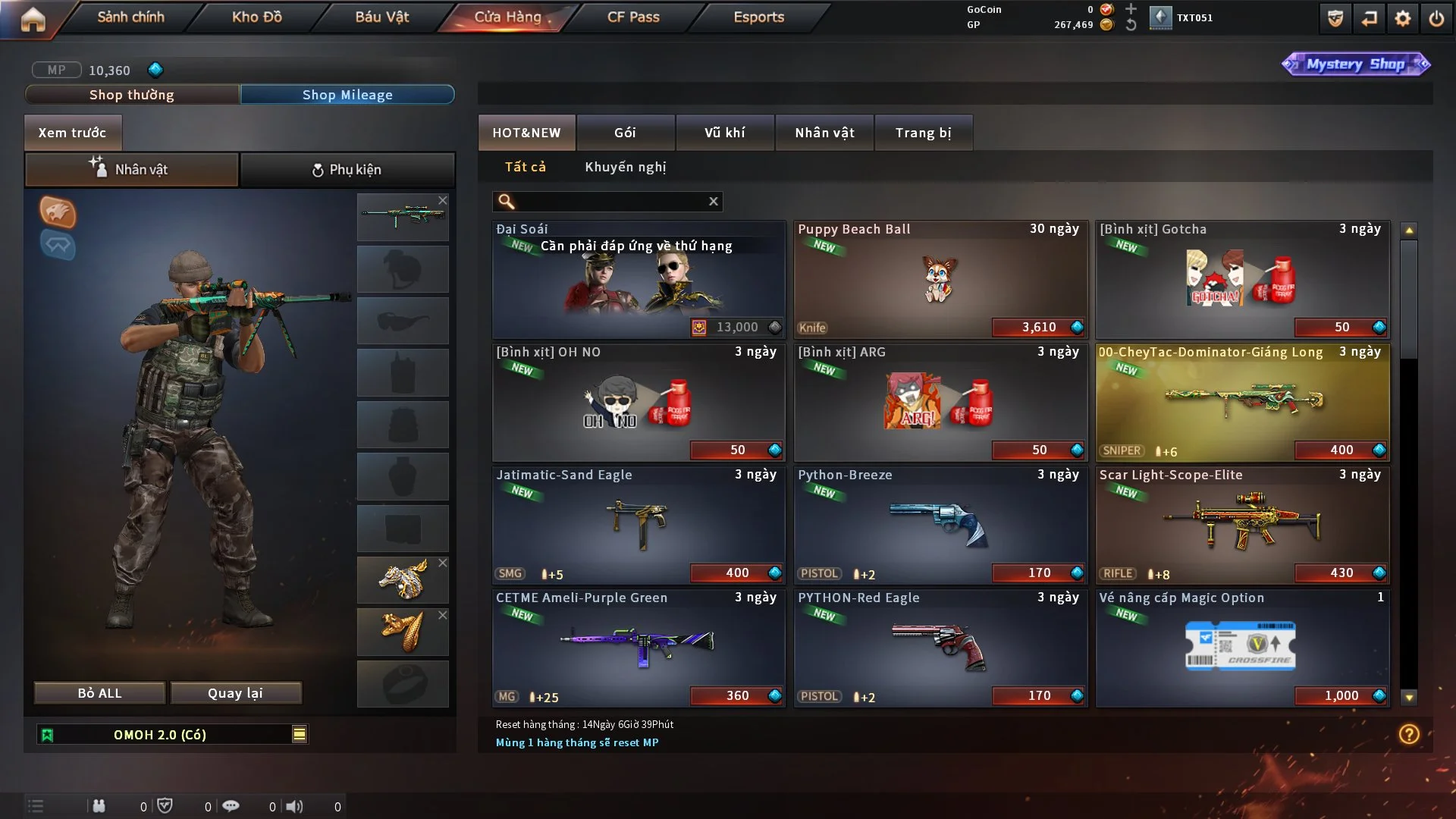The image size is (1456, 819).
Task: Open the Nhân vật shop category
Action: [824, 133]
